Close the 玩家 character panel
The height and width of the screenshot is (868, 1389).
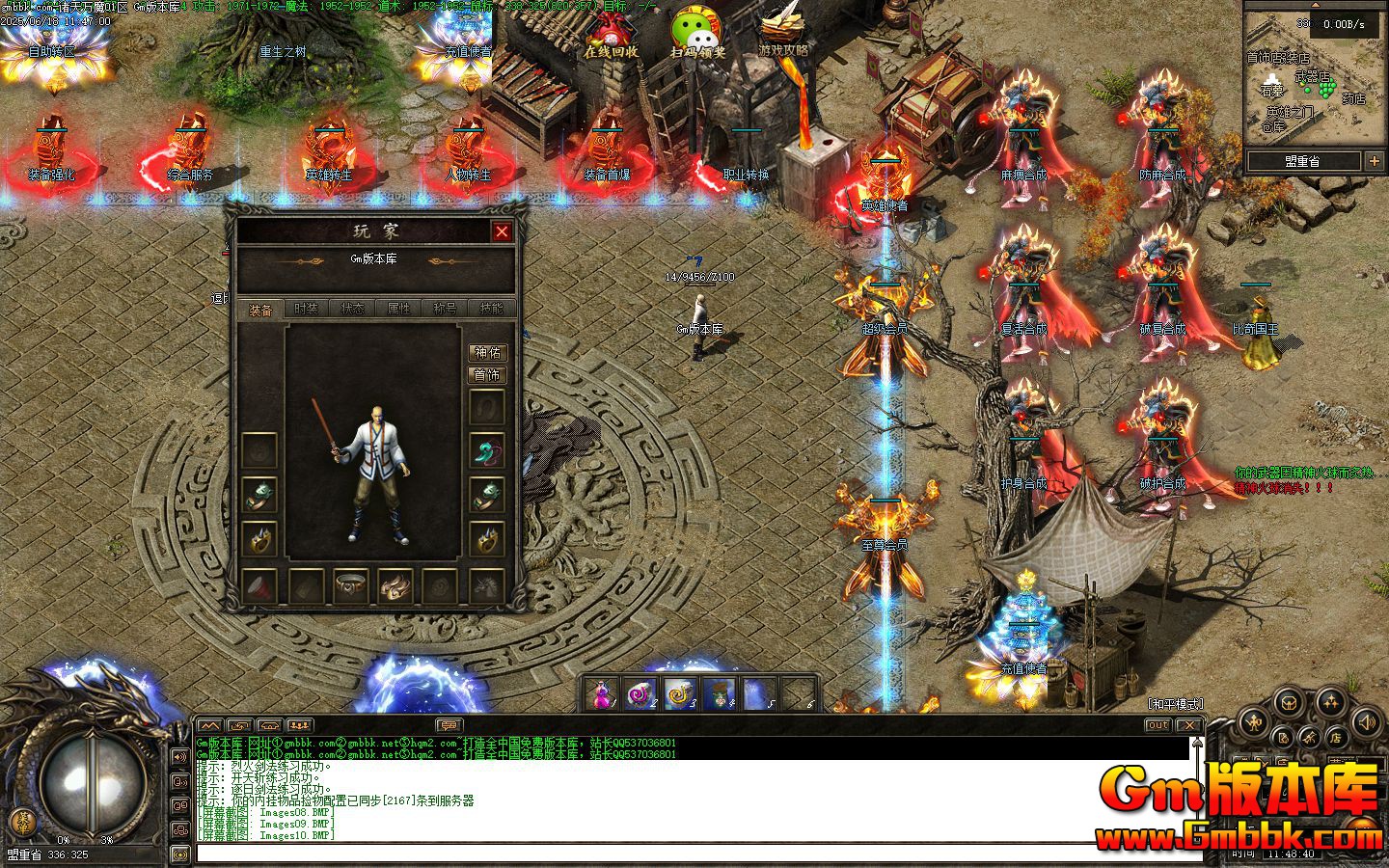point(502,231)
